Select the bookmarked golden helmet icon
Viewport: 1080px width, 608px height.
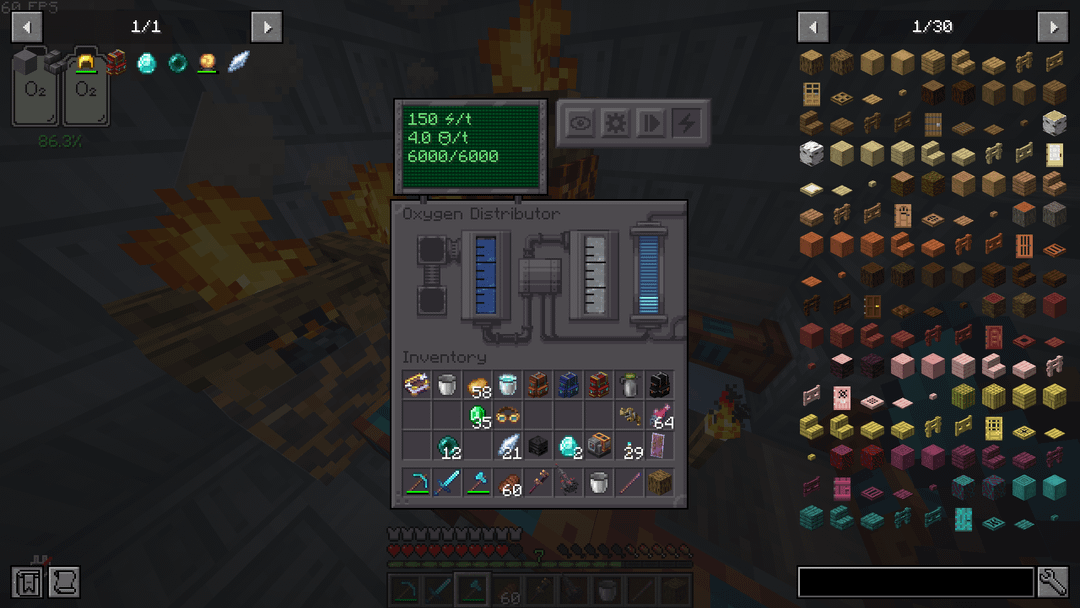pos(86,63)
